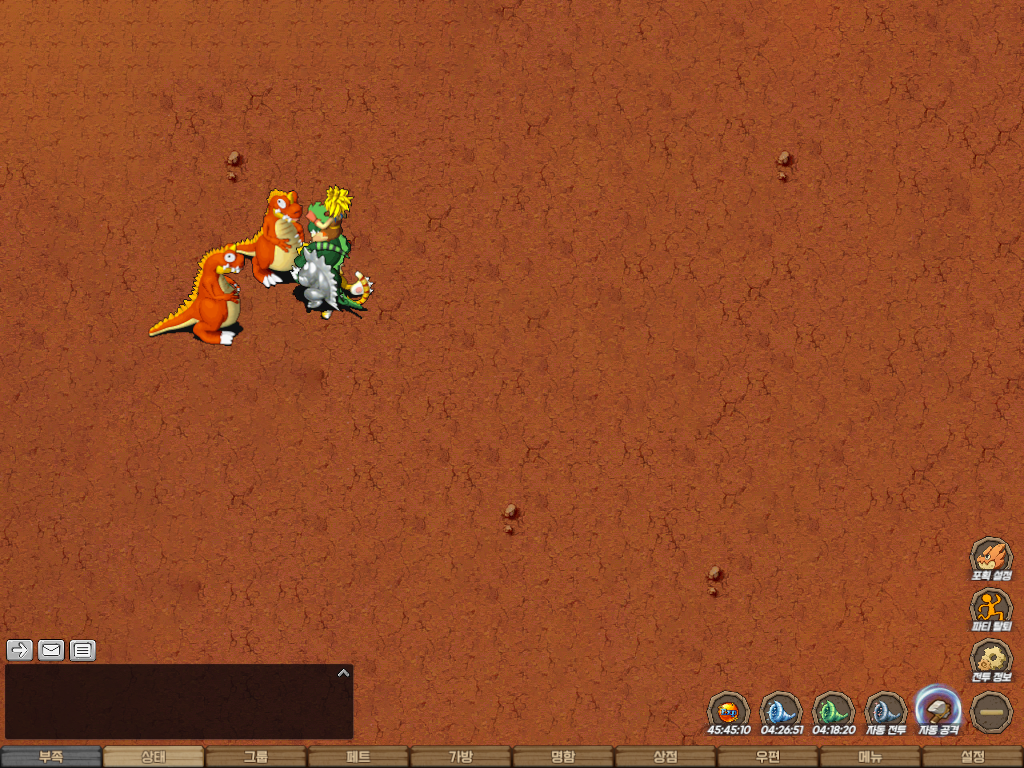Open the 부족 (tribe) menu
Screen dimensions: 1024x768
[51, 757]
